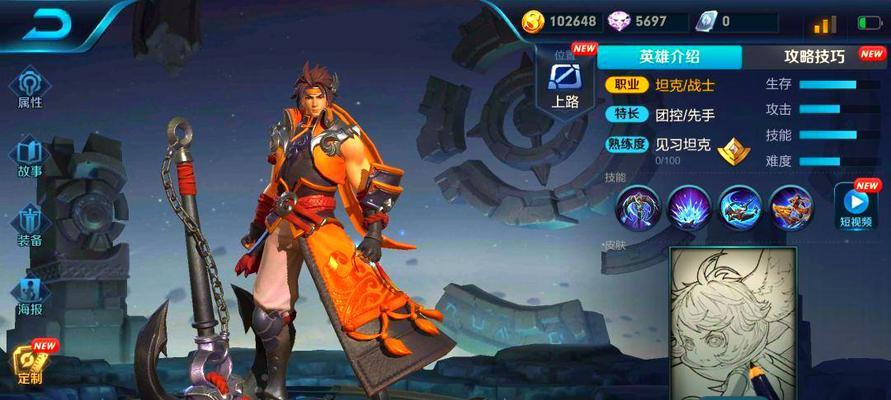Play the 短视频 short video
This screenshot has width=891, height=400.
pyautogui.click(x=857, y=204)
